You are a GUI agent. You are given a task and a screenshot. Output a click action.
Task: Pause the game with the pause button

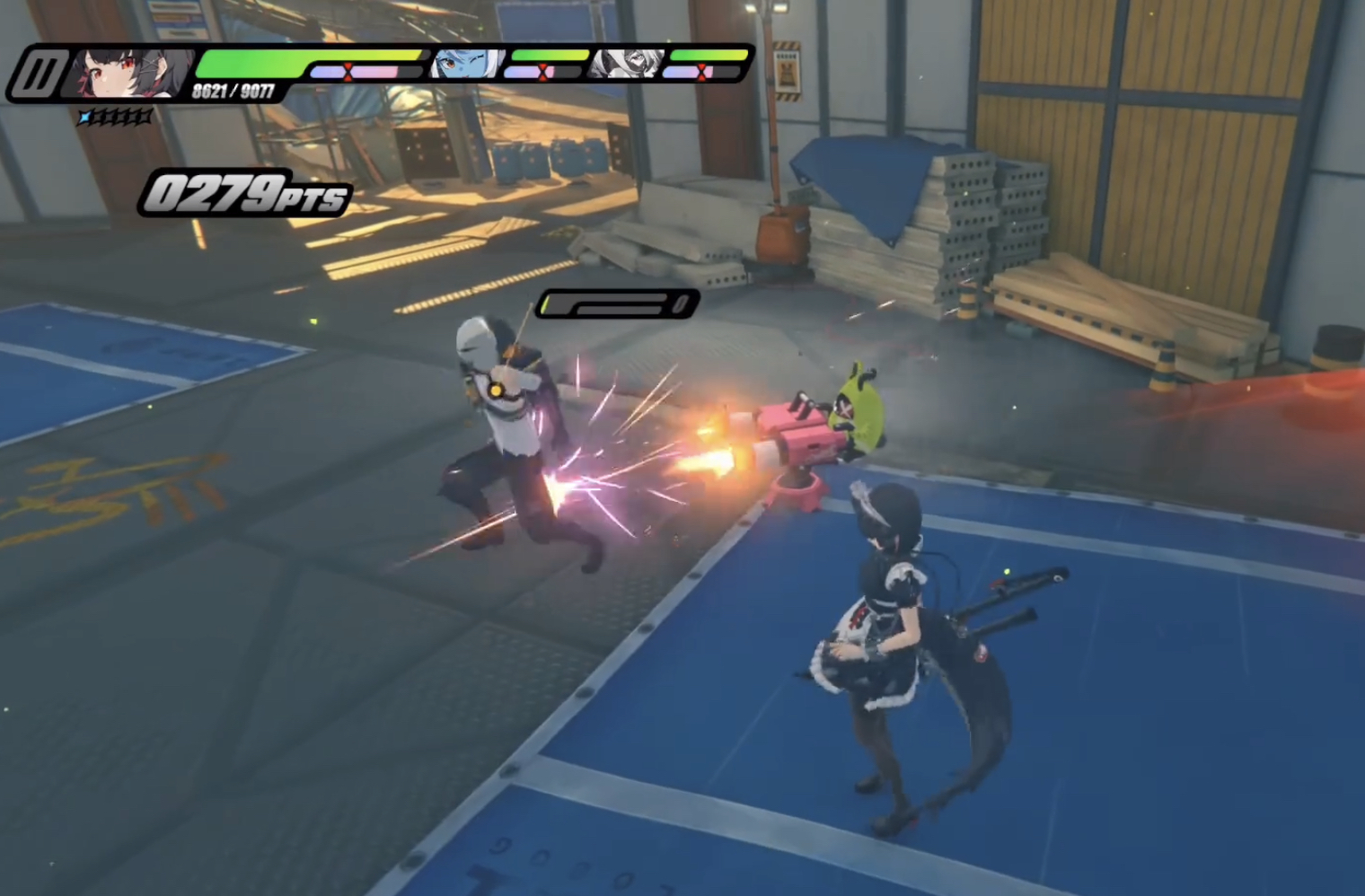click(x=40, y=74)
